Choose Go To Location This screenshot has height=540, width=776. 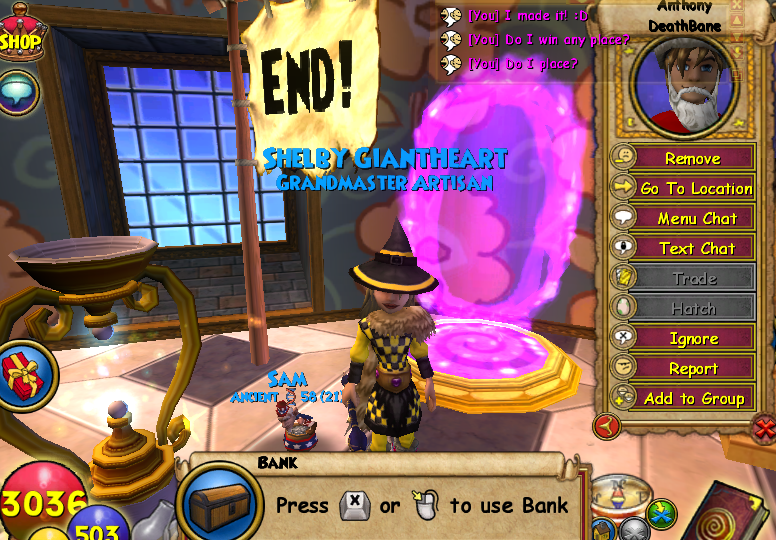(695, 188)
